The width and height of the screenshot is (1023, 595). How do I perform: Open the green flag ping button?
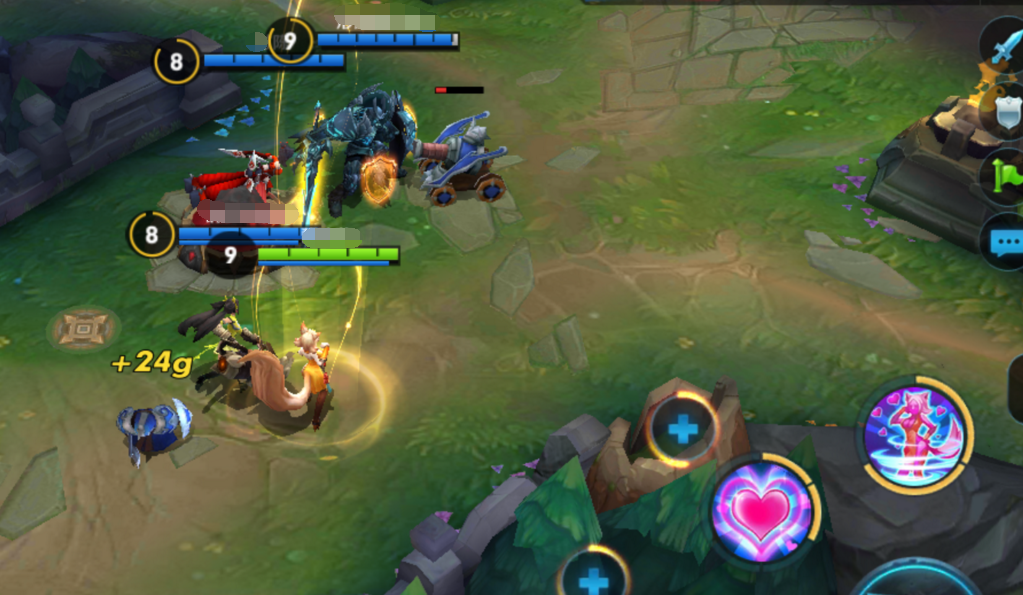tap(1003, 177)
